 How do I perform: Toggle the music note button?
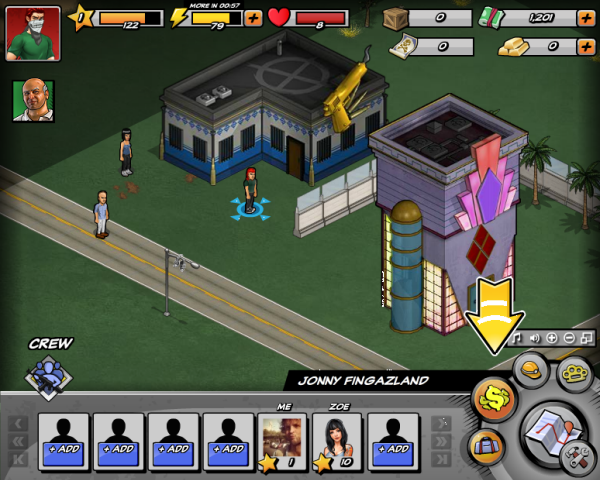coord(517,338)
